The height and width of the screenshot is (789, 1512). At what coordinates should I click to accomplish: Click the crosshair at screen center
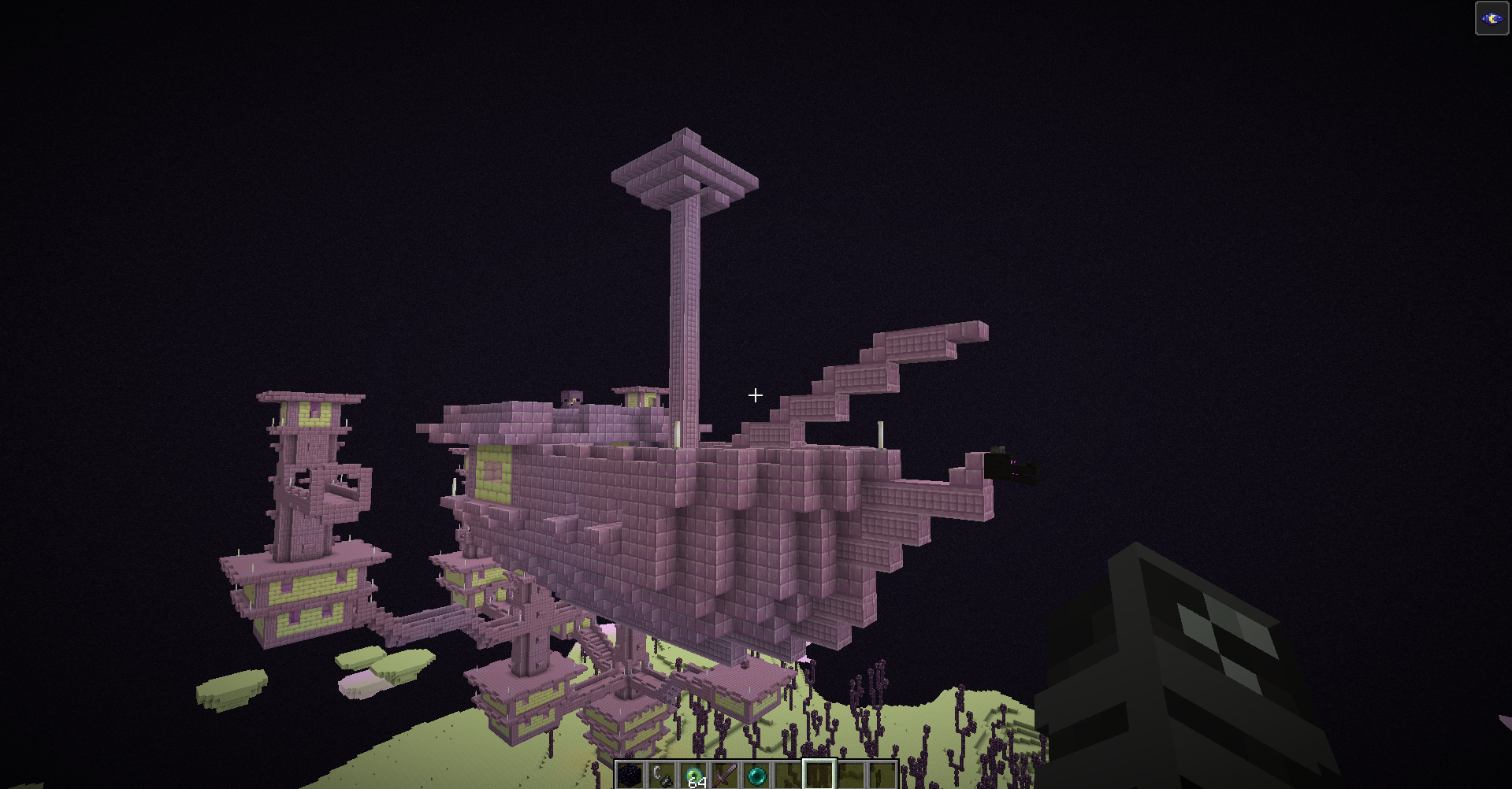(755, 394)
